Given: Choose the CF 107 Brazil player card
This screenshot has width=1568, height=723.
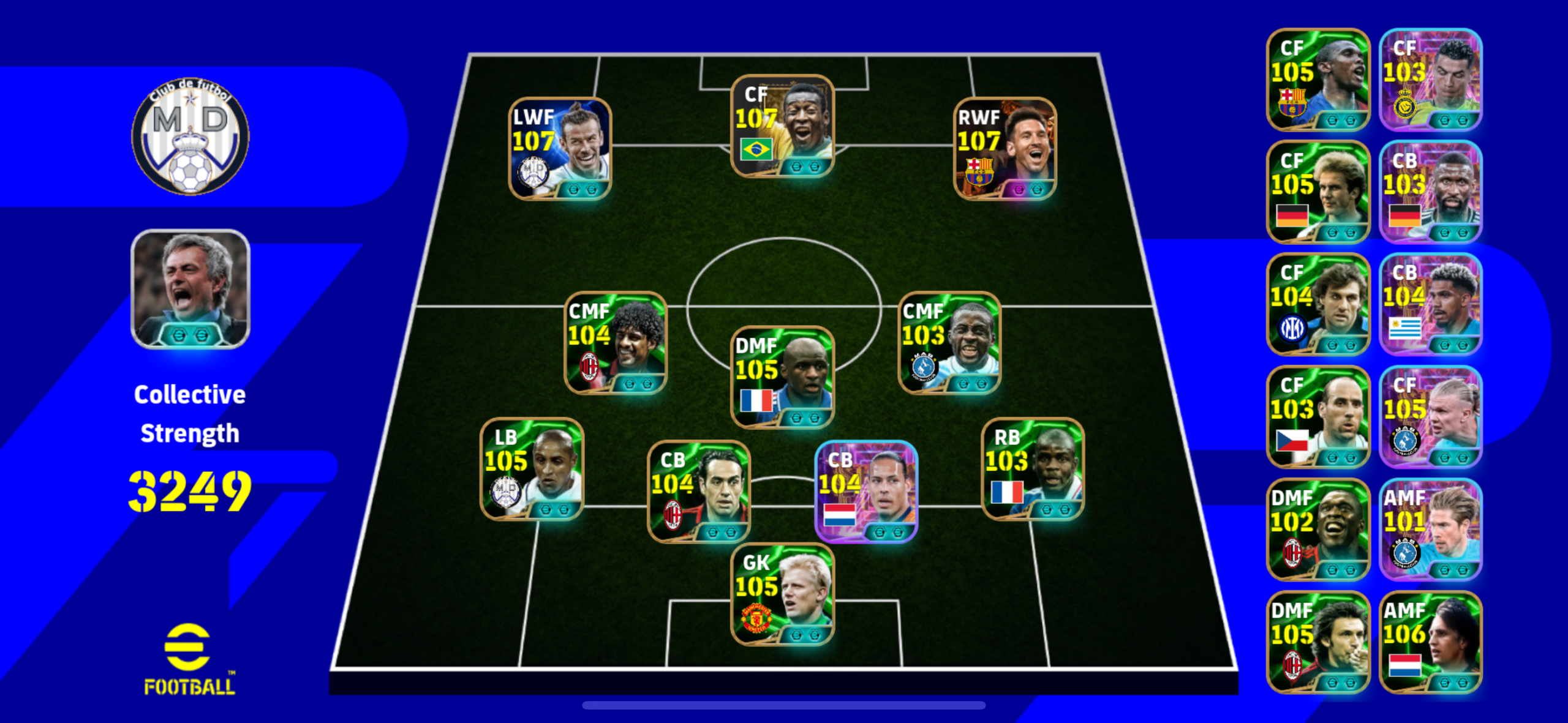Looking at the screenshot, I should click(x=782, y=127).
